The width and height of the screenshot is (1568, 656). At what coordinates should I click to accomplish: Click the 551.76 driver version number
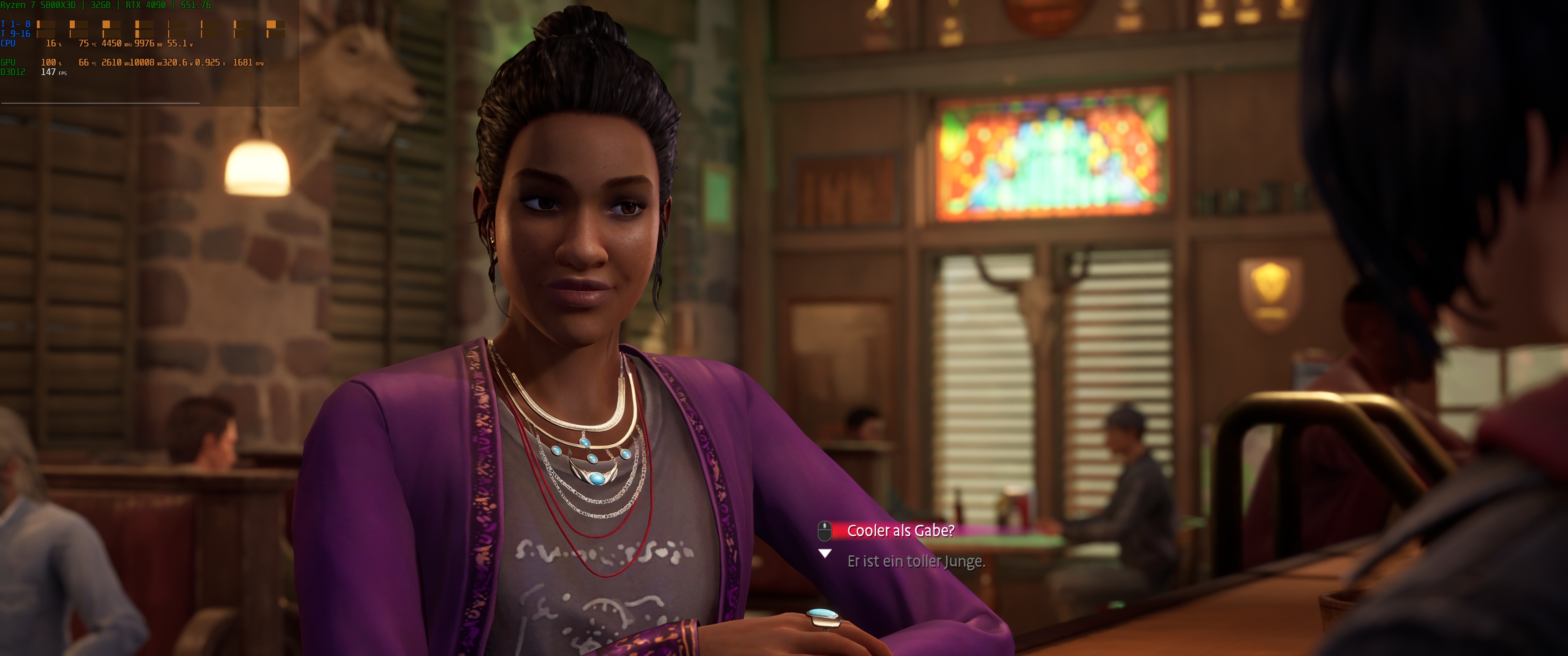(197, 5)
